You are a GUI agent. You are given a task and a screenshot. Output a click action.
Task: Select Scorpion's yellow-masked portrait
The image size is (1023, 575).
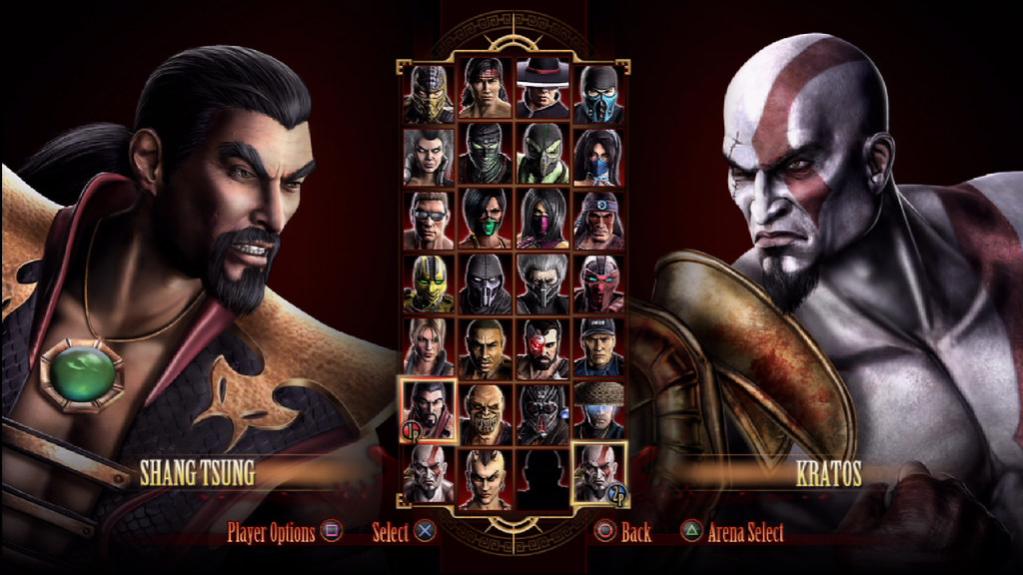point(429,93)
